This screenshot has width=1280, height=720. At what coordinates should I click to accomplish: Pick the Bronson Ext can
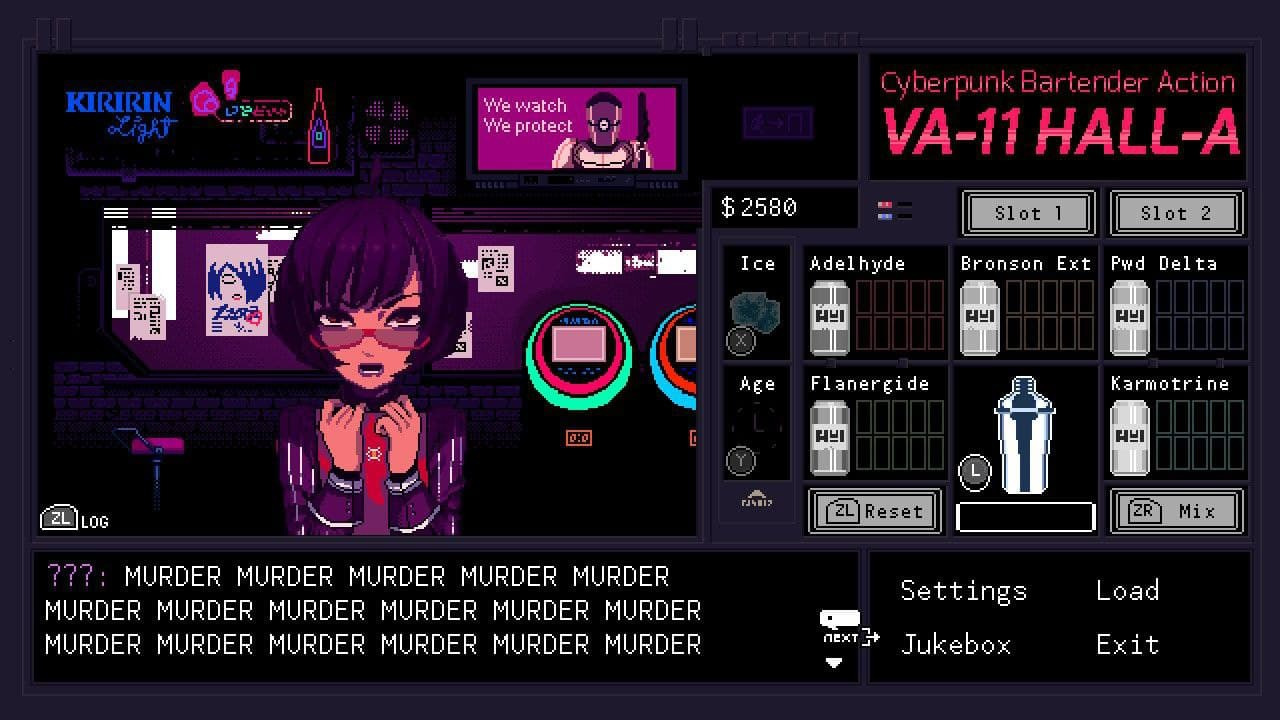(979, 317)
